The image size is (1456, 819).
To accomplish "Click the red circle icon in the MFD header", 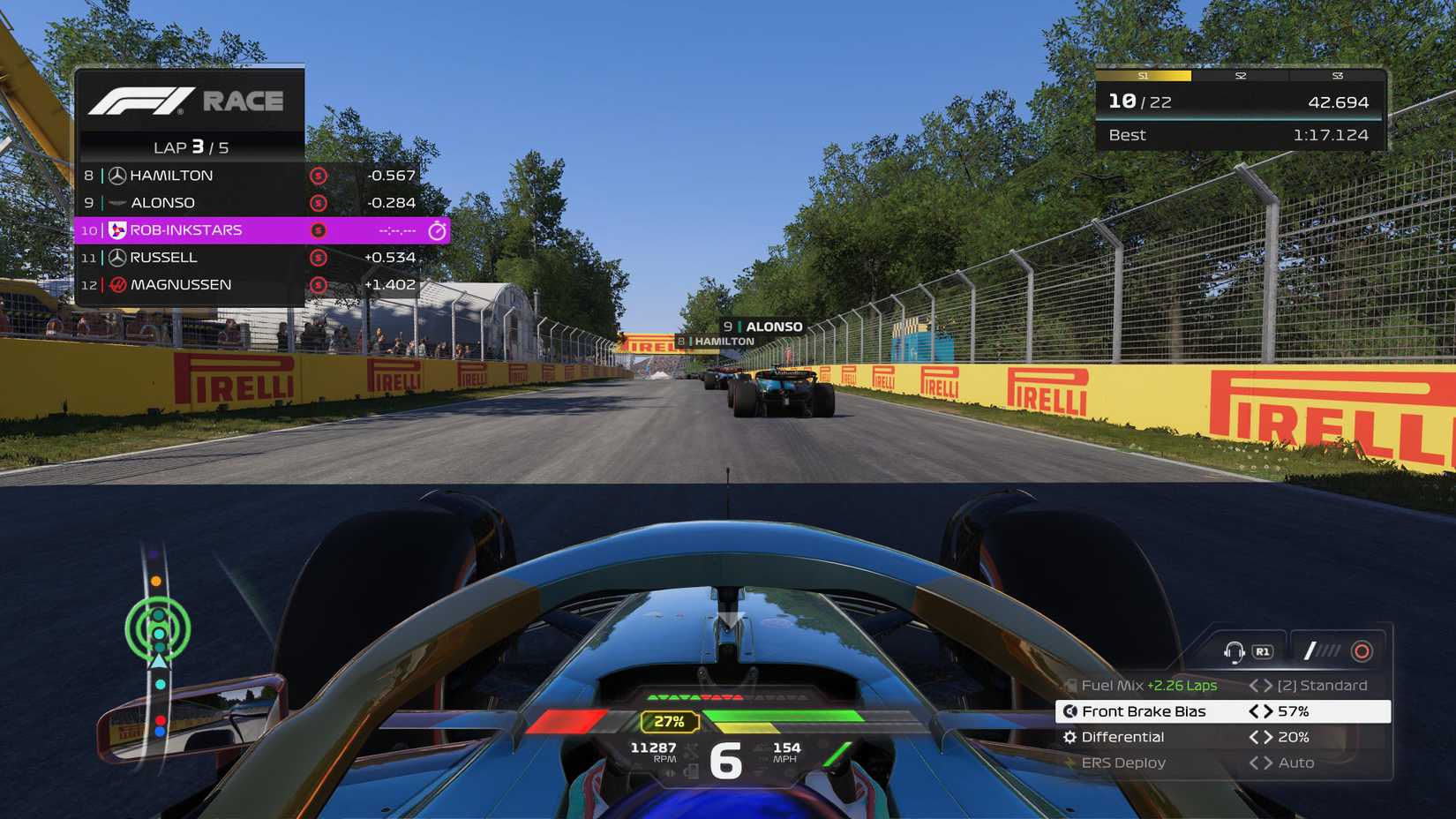I will pos(1362,651).
